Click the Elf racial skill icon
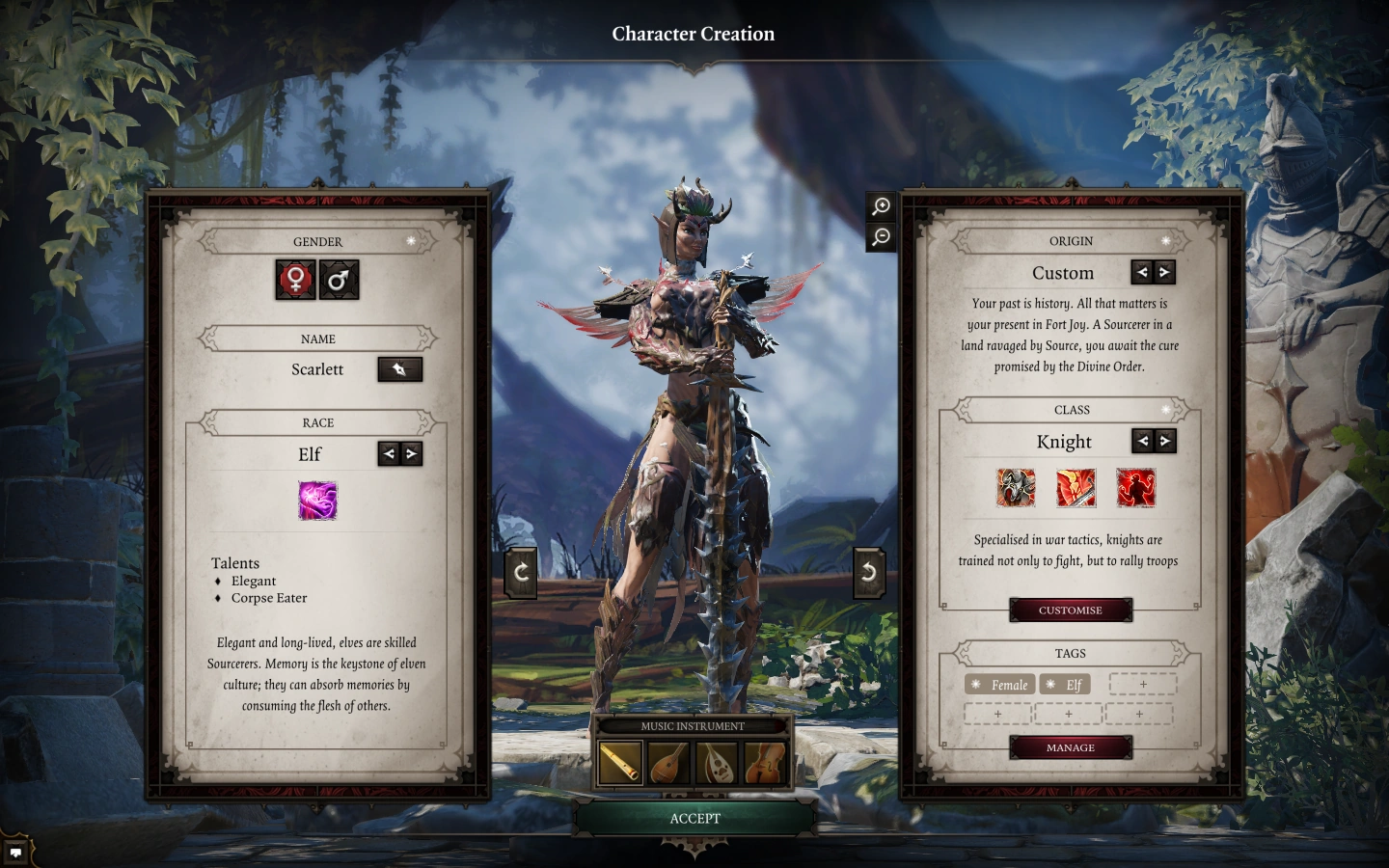 [x=317, y=501]
